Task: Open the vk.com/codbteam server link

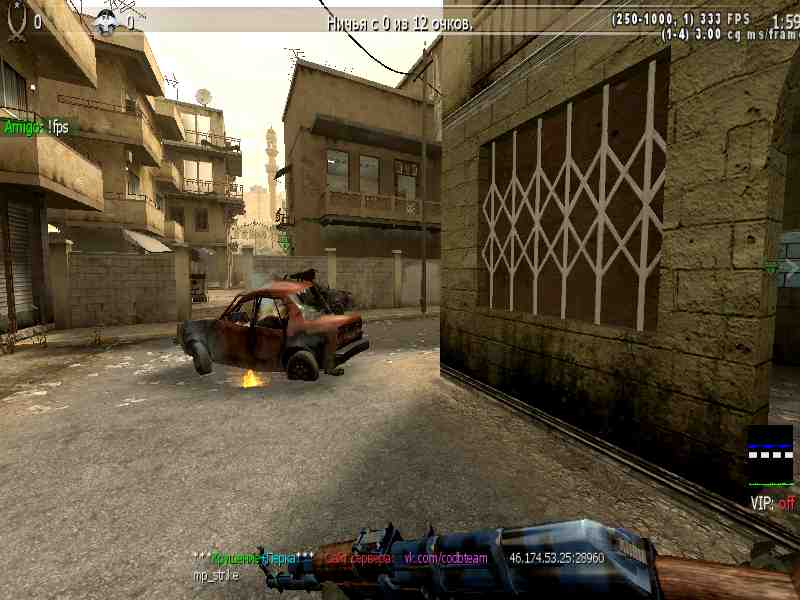Action: (445, 558)
